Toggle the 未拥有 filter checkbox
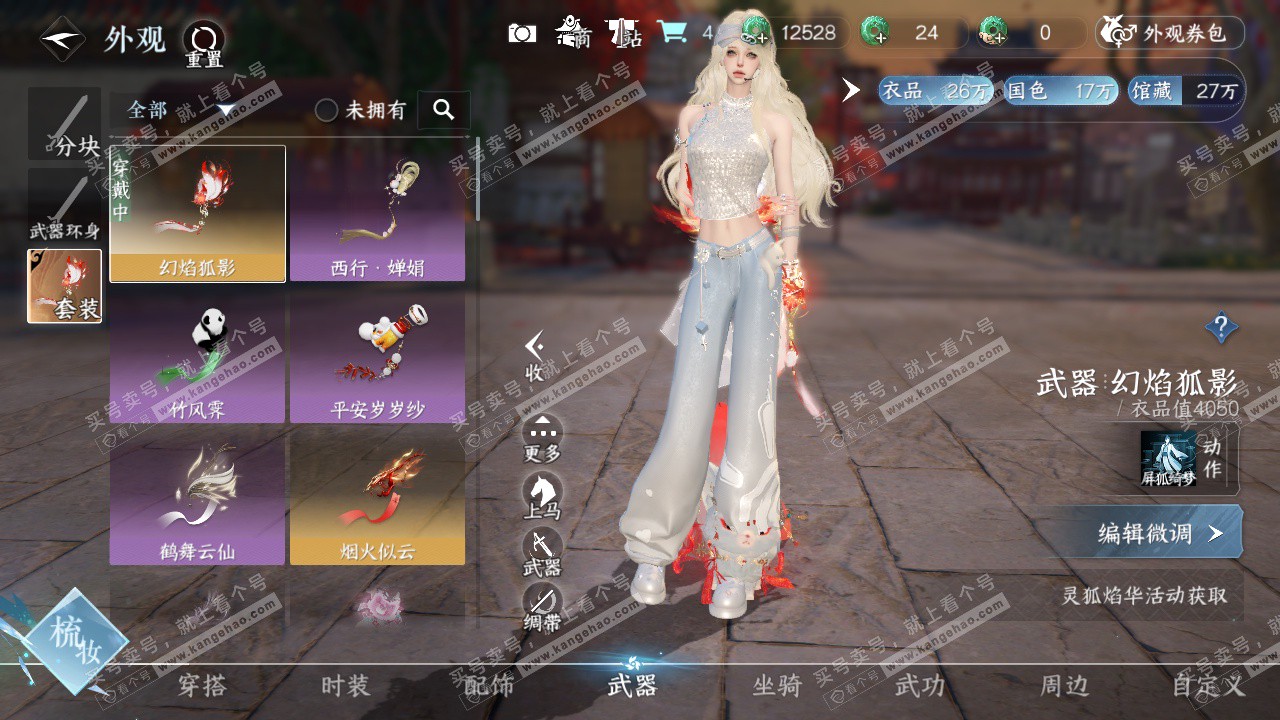Viewport: 1280px width, 720px height. [327, 110]
